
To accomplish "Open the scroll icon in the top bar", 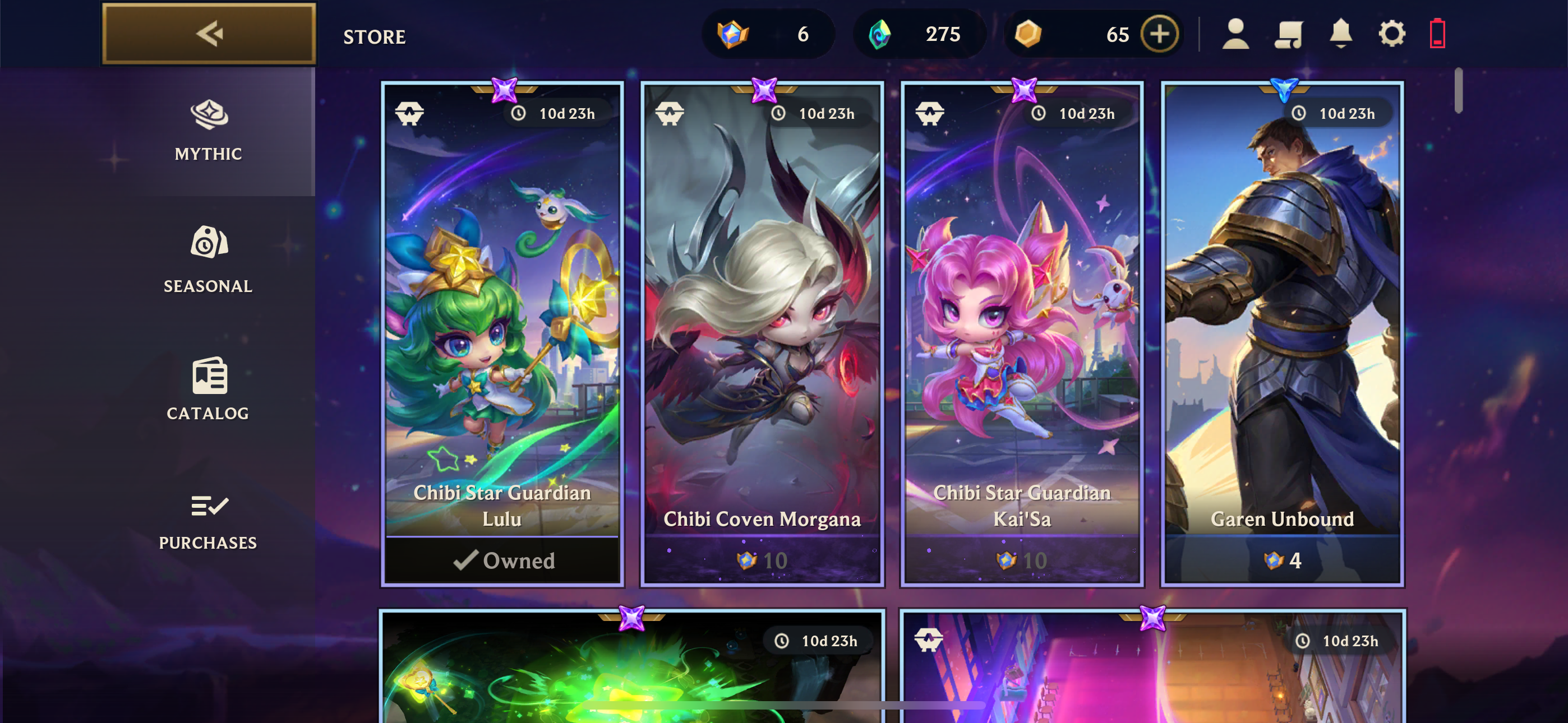I will pyautogui.click(x=1288, y=34).
